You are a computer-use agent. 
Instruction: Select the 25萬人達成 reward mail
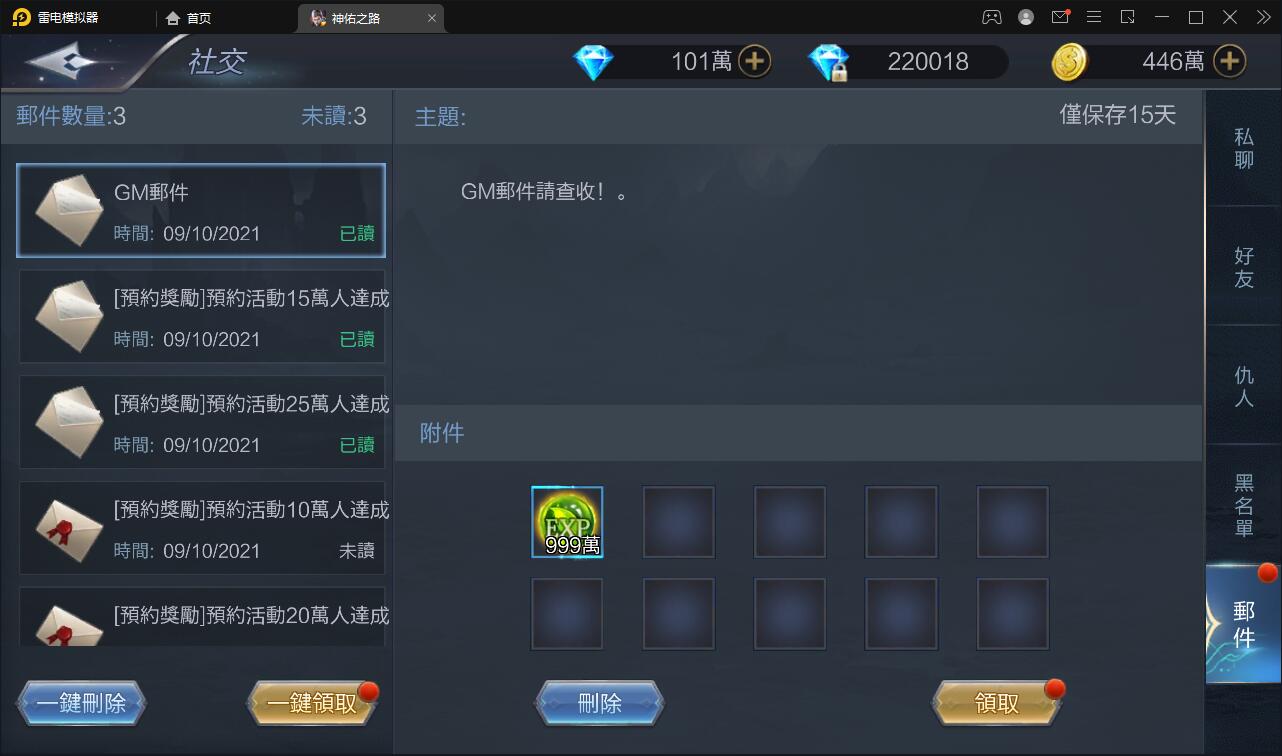click(200, 422)
